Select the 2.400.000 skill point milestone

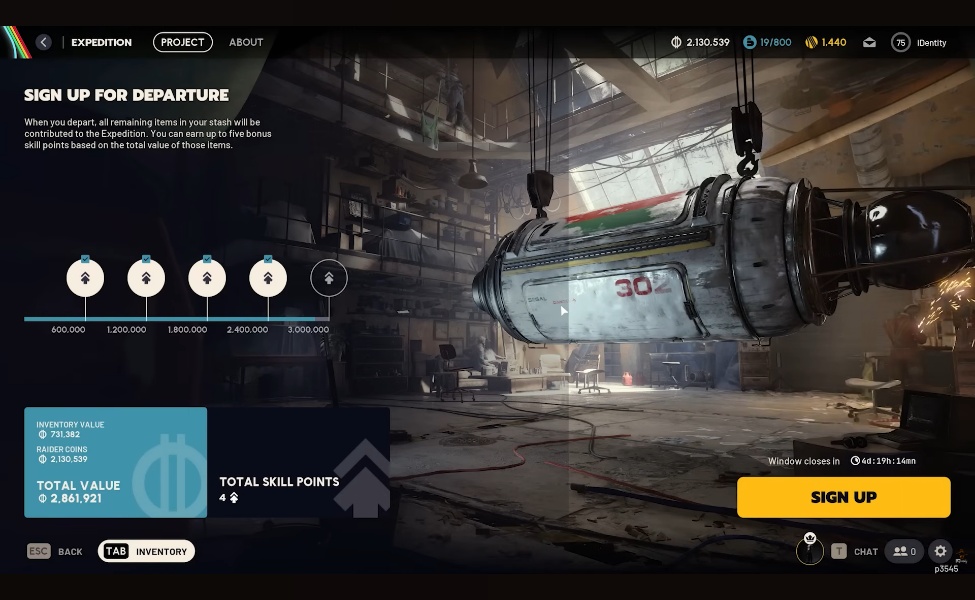pyautogui.click(x=268, y=278)
